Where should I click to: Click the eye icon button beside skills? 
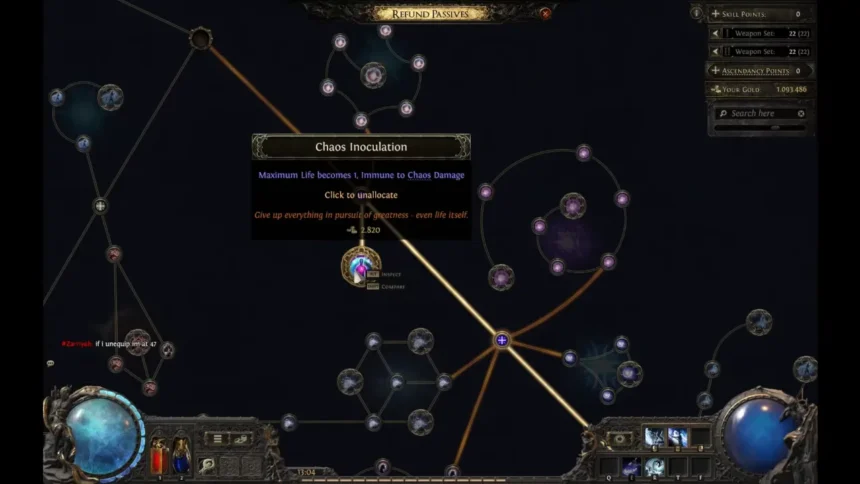click(620, 438)
